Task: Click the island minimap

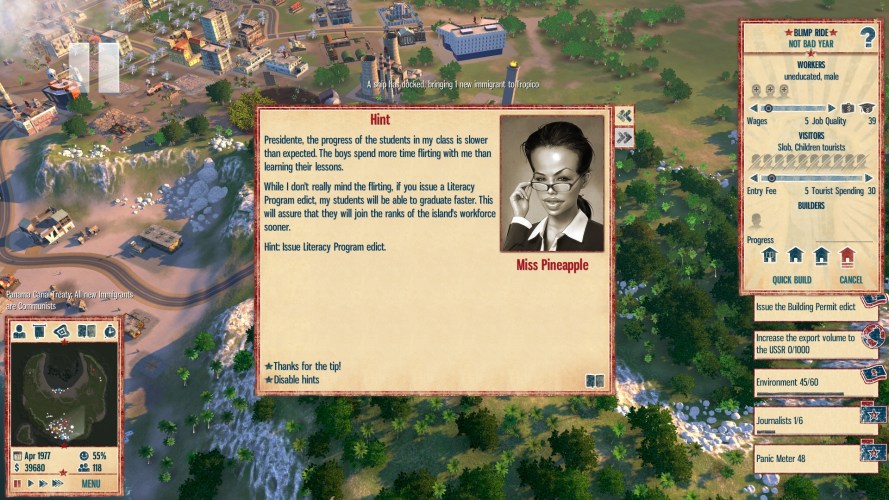Action: [64, 392]
